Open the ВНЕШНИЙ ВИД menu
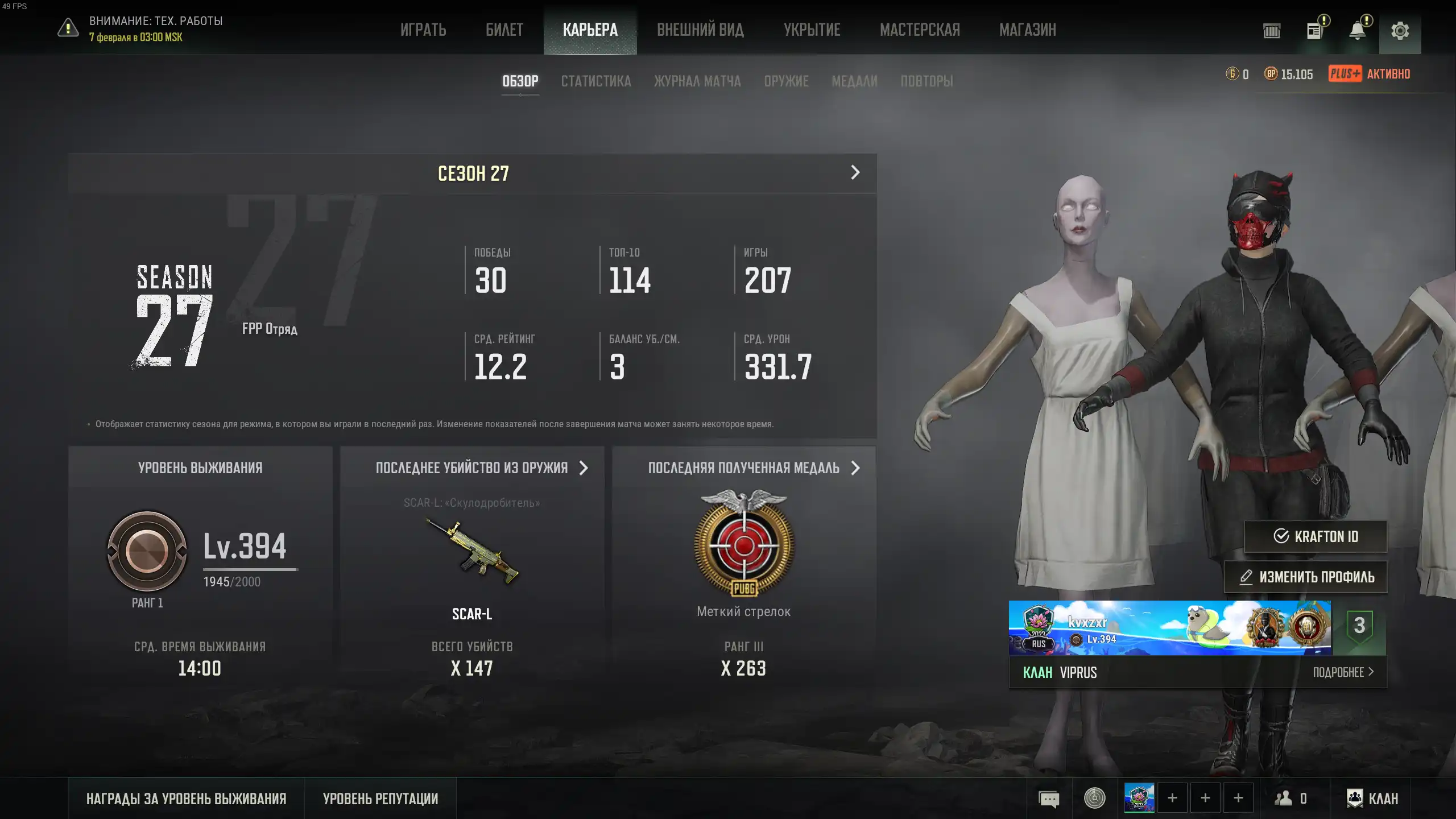The height and width of the screenshot is (819, 1456). (x=700, y=30)
